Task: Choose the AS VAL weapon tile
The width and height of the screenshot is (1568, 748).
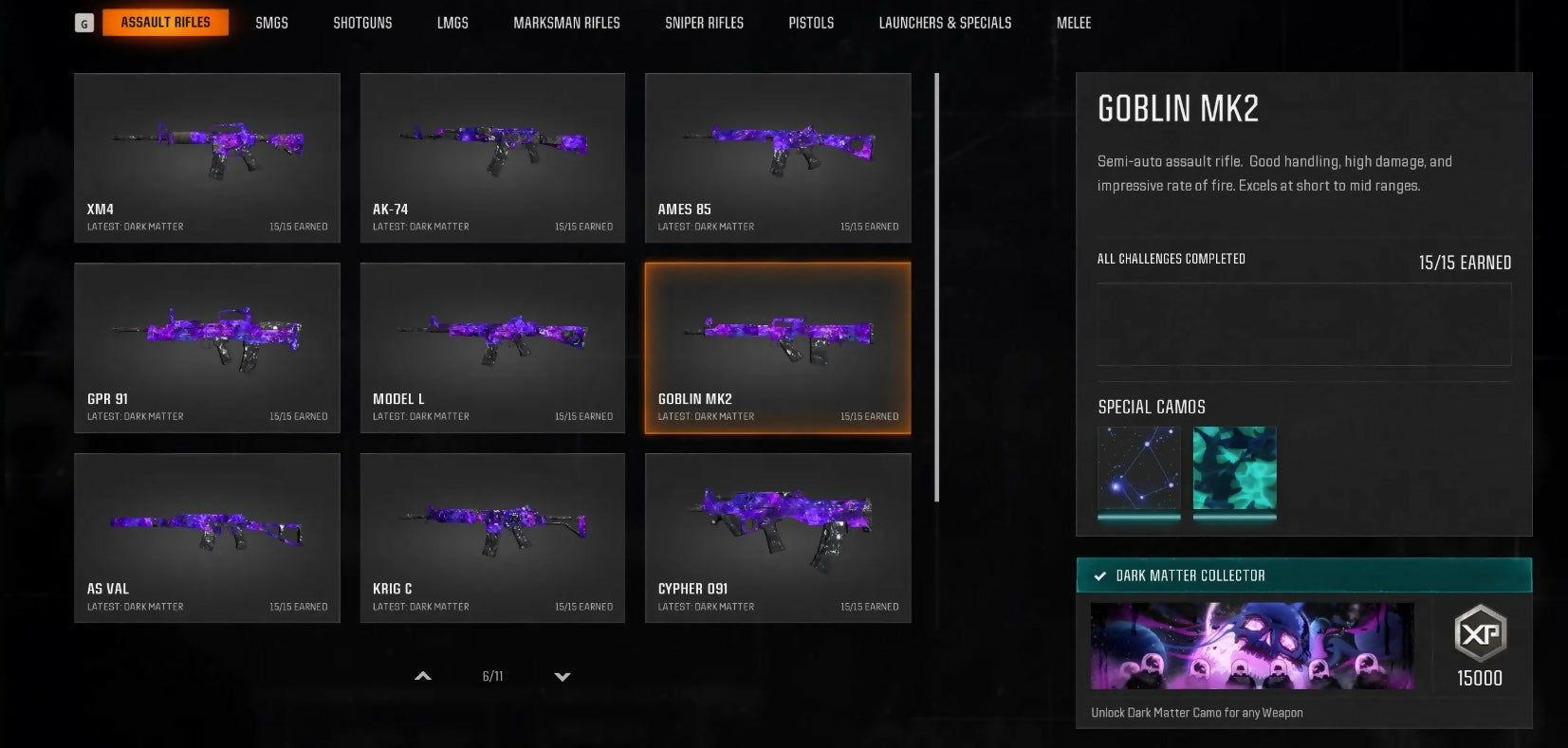Action: pos(207,538)
